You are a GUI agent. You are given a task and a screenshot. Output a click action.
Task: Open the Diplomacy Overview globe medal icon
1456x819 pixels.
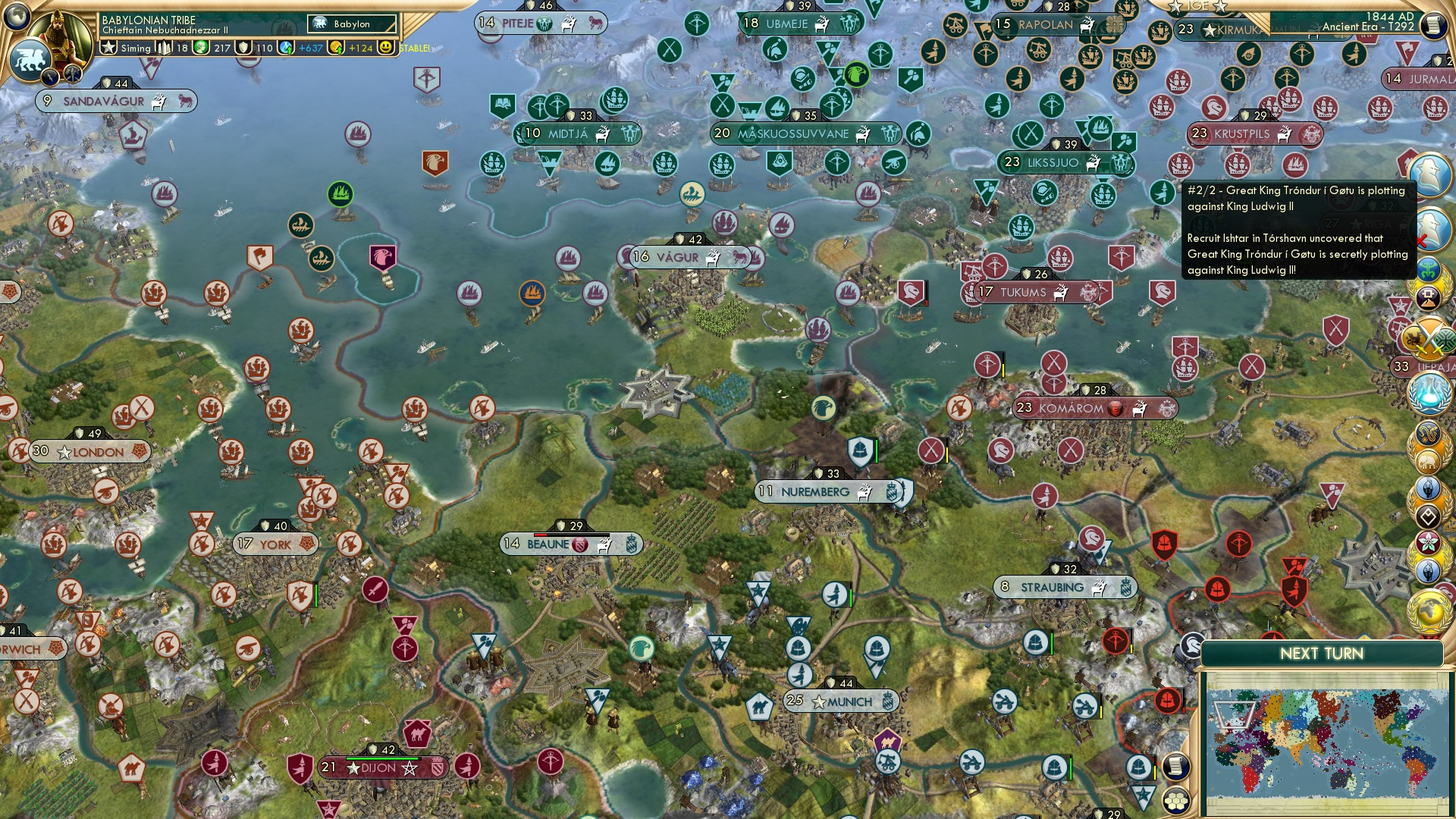[1429, 610]
